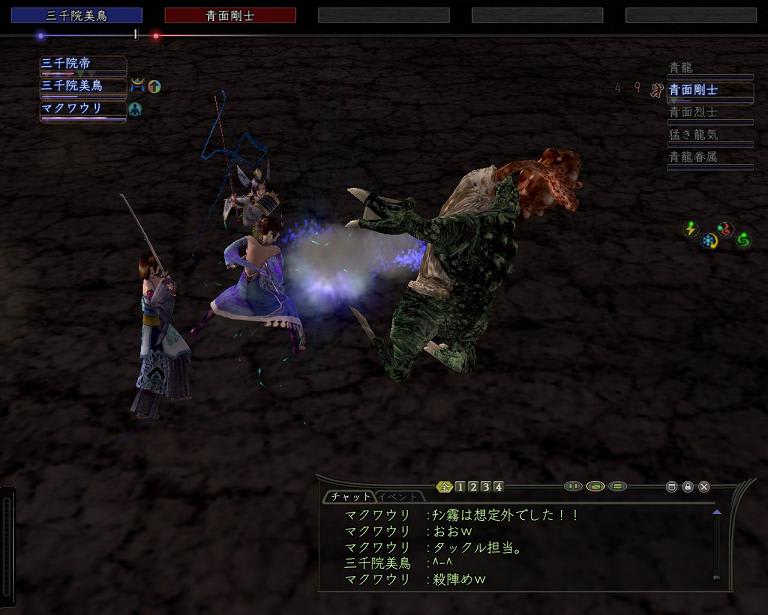Close the chat window
The image size is (768, 615).
[704, 487]
